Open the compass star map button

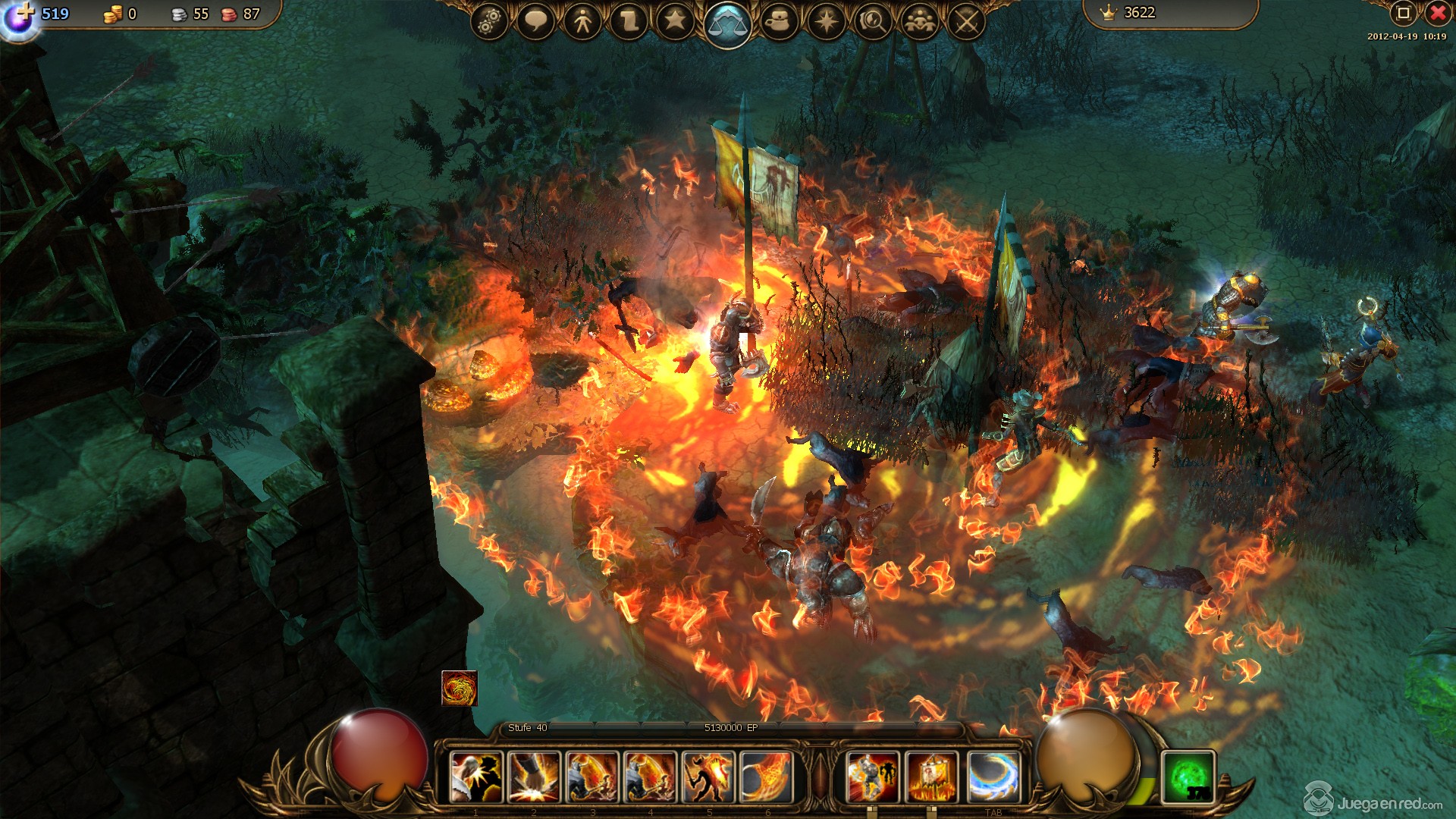[x=826, y=22]
